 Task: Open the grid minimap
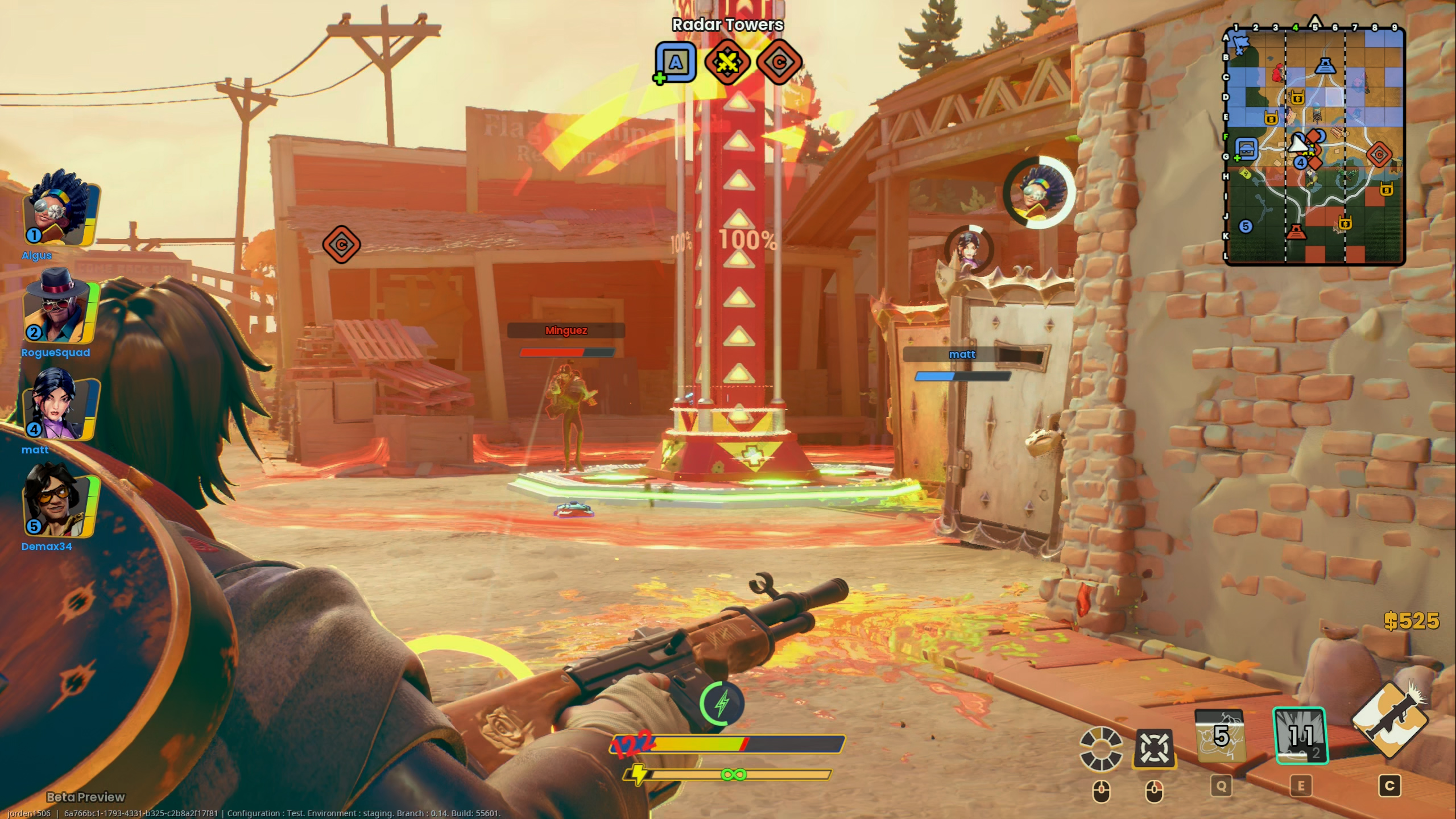(1314, 145)
